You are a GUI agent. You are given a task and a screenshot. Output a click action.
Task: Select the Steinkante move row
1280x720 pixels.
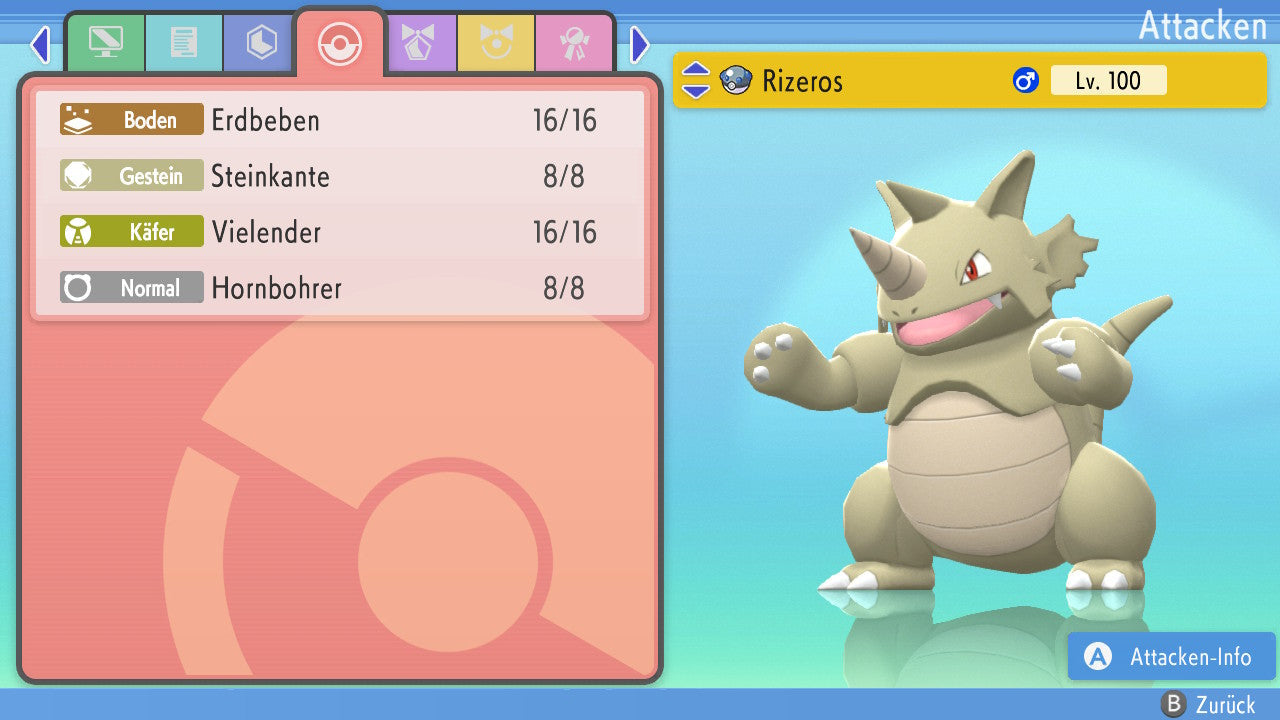pos(340,177)
